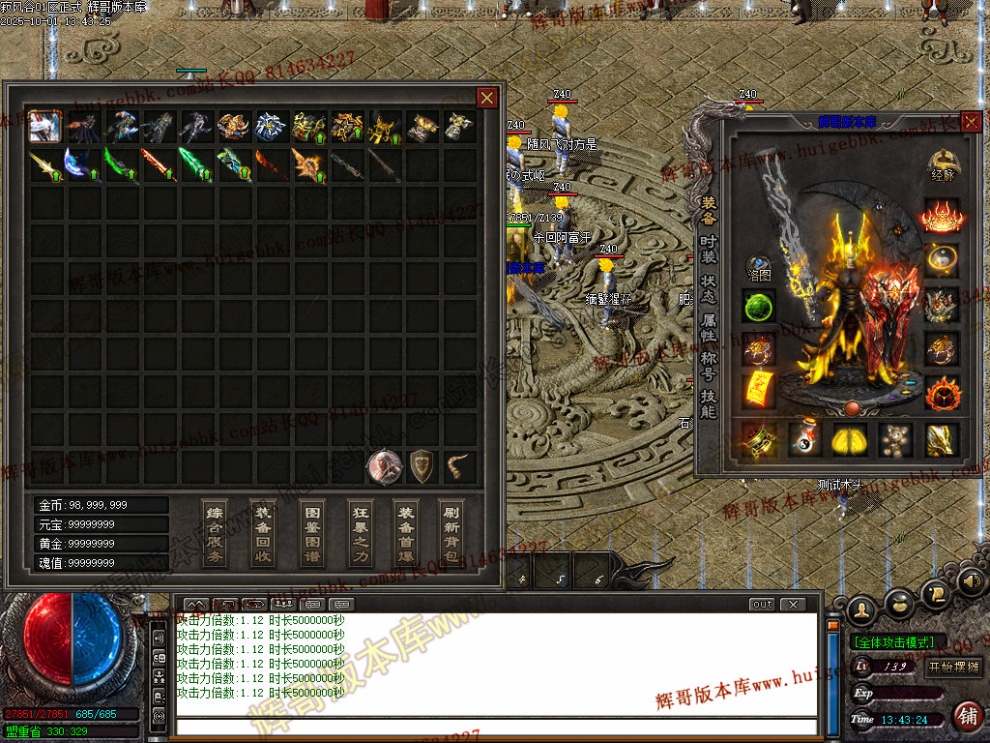Viewport: 990px width, 743px height.
Task: Click the white-haired portrait icon in bag
Action: point(384,467)
